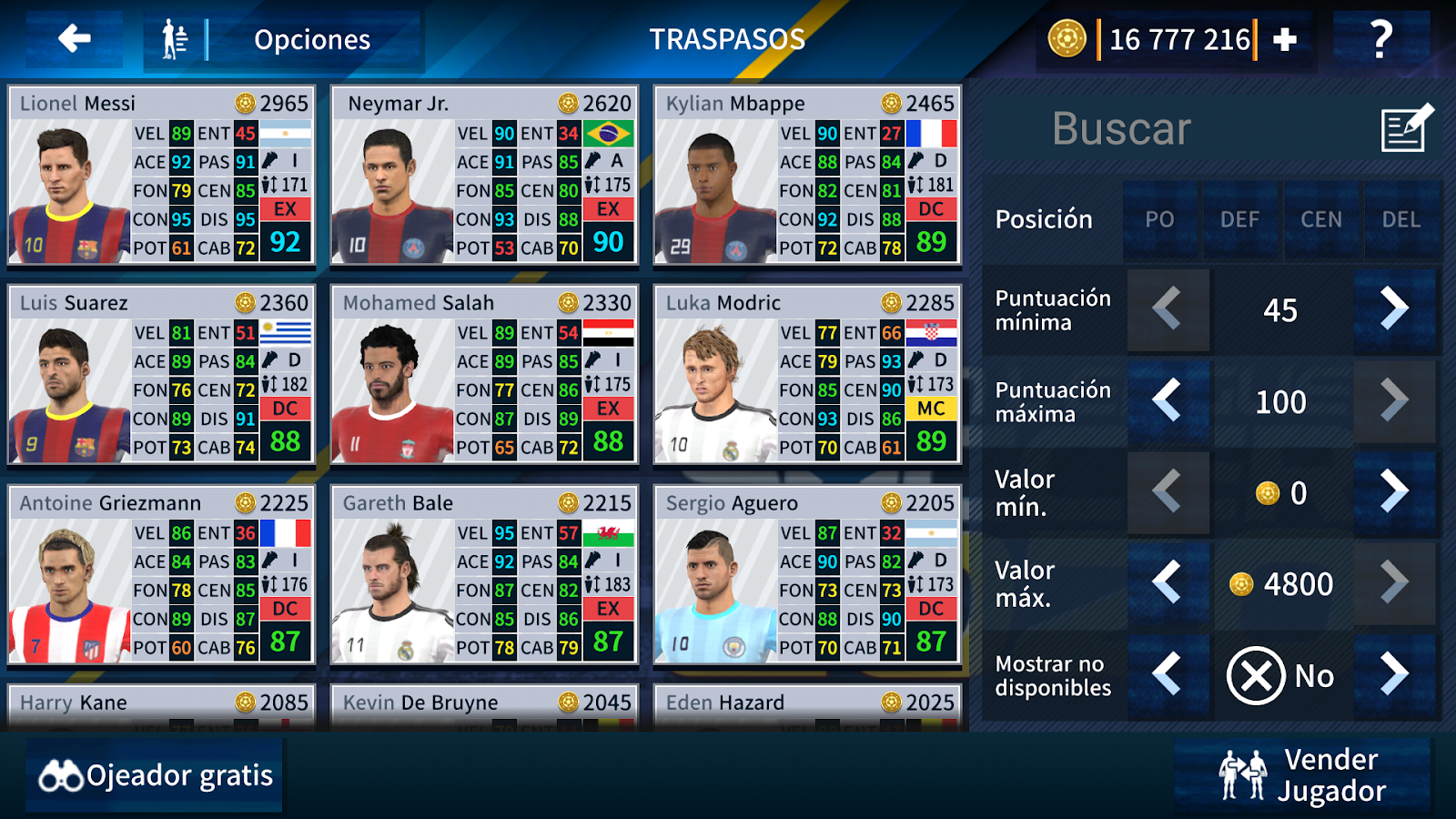Decrease Valor máx. with left arrow
Image resolution: width=1456 pixels, height=819 pixels.
1168,583
